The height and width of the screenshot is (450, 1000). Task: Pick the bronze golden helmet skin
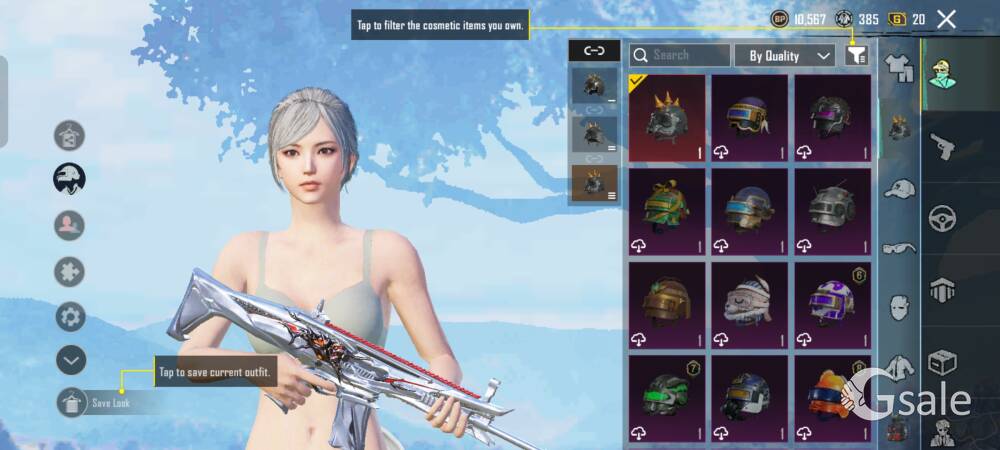pos(667,305)
